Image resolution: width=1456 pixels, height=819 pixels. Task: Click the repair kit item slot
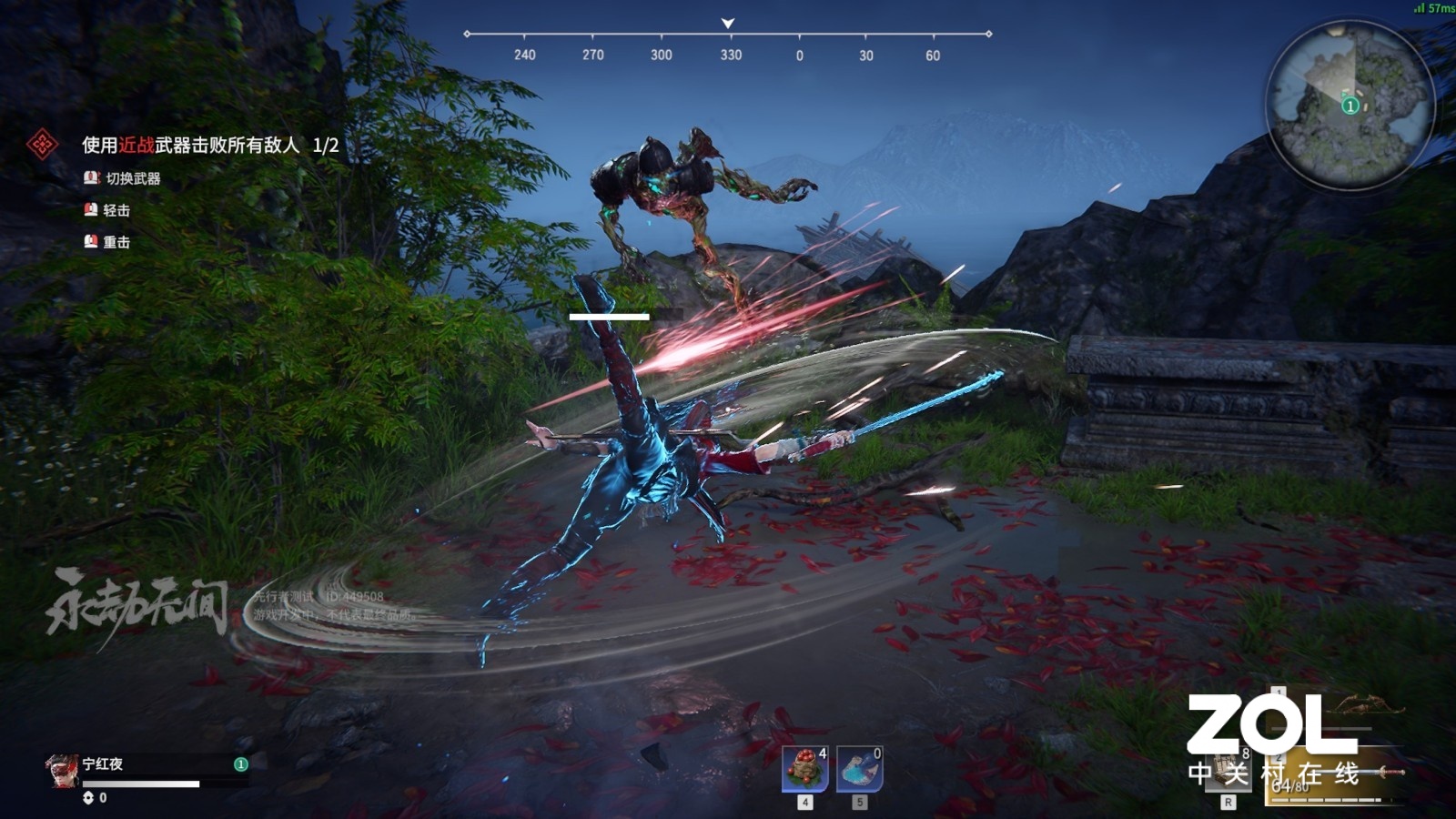tap(1228, 772)
